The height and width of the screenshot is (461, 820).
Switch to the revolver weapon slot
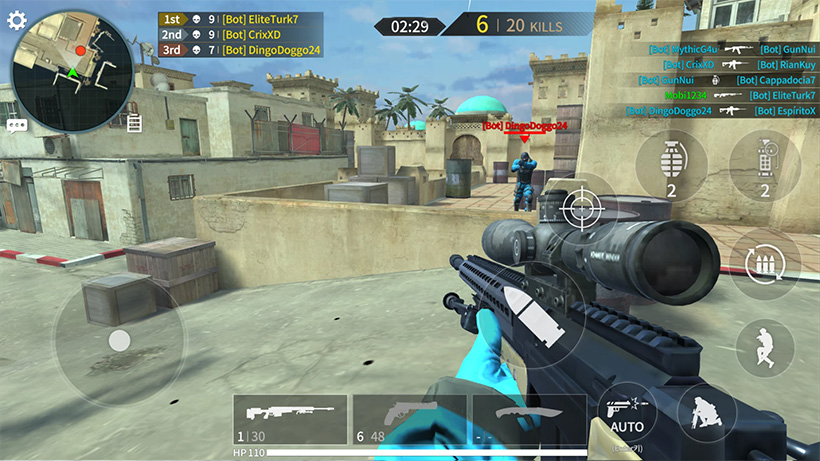[408, 418]
